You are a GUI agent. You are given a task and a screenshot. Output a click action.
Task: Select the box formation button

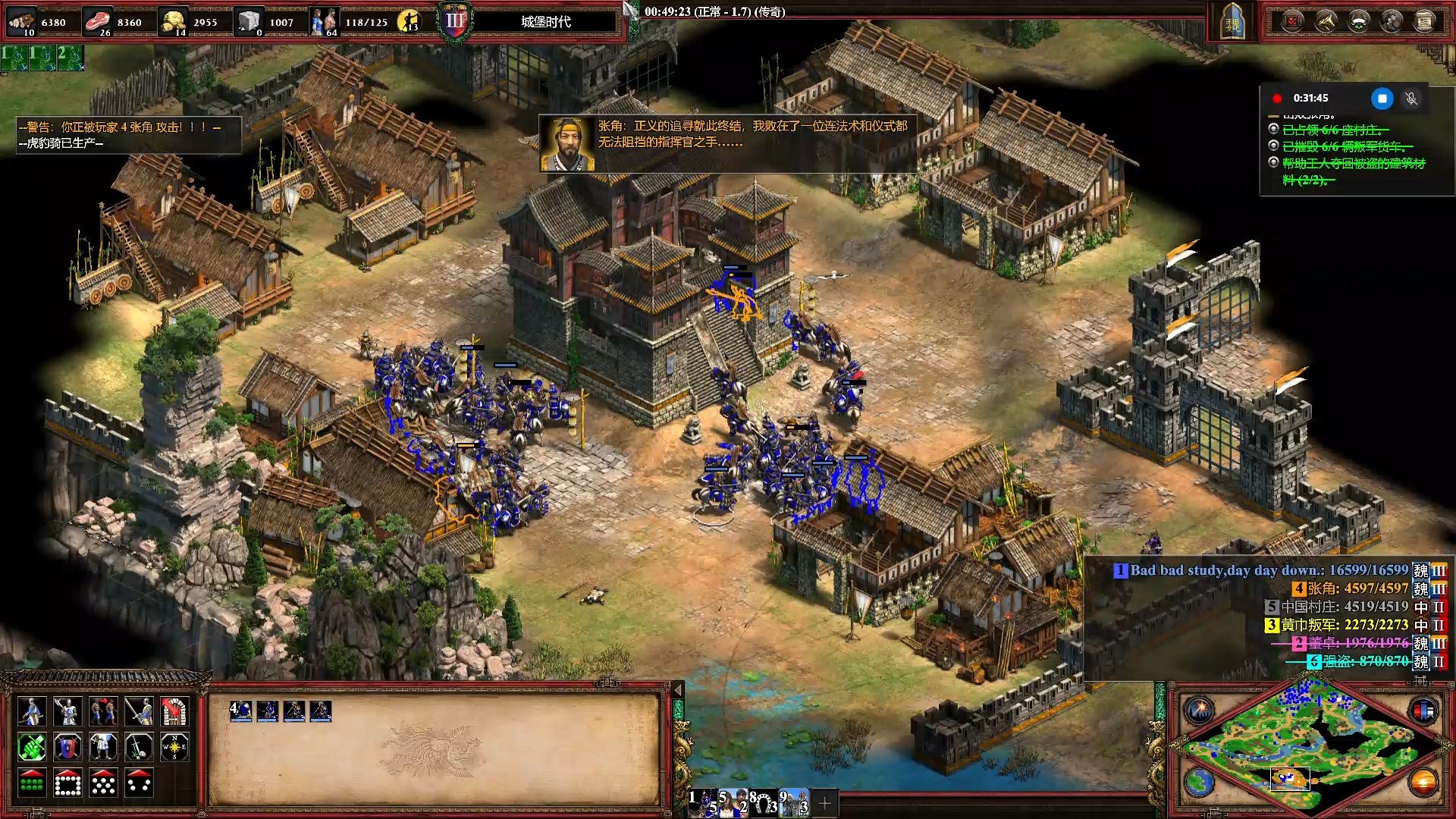click(x=67, y=783)
